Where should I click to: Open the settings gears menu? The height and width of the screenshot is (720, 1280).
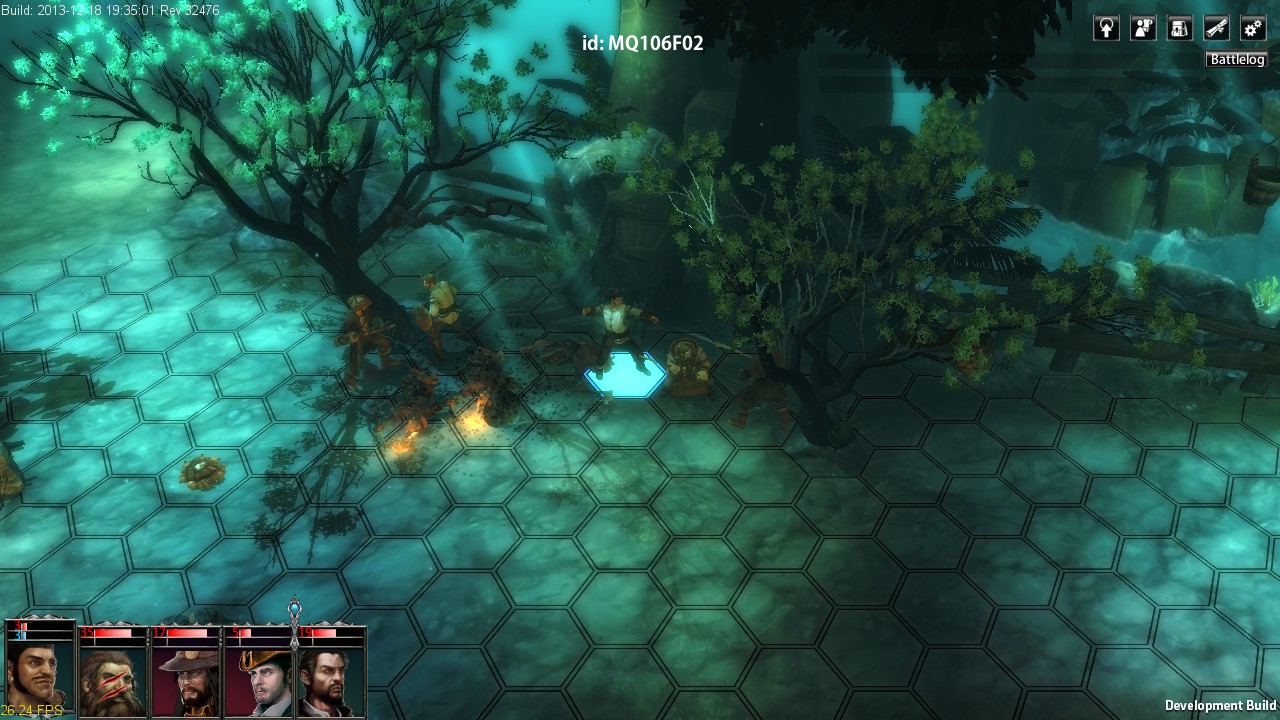[x=1253, y=28]
